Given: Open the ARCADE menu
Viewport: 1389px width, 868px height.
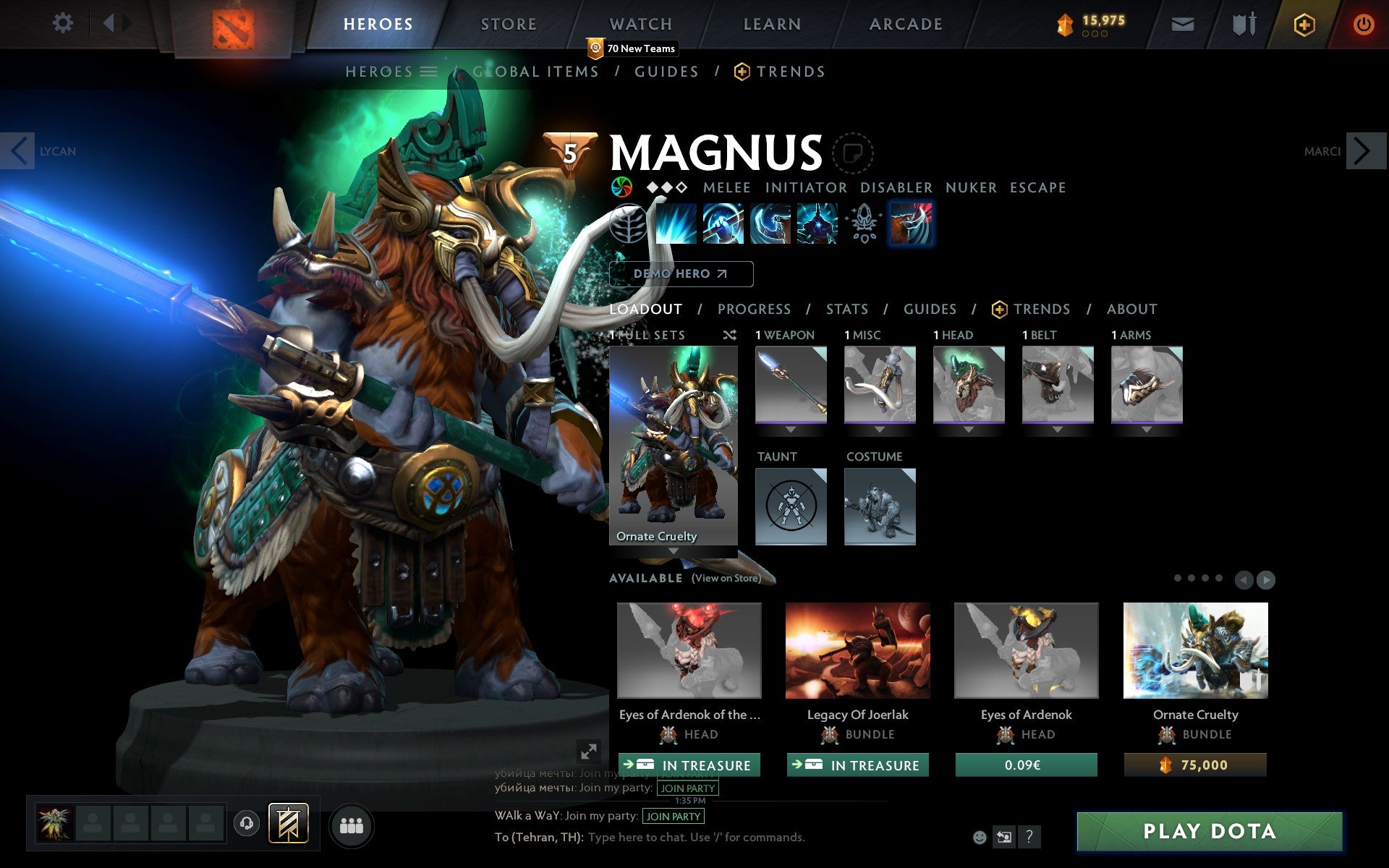Looking at the screenshot, I should tap(905, 23).
